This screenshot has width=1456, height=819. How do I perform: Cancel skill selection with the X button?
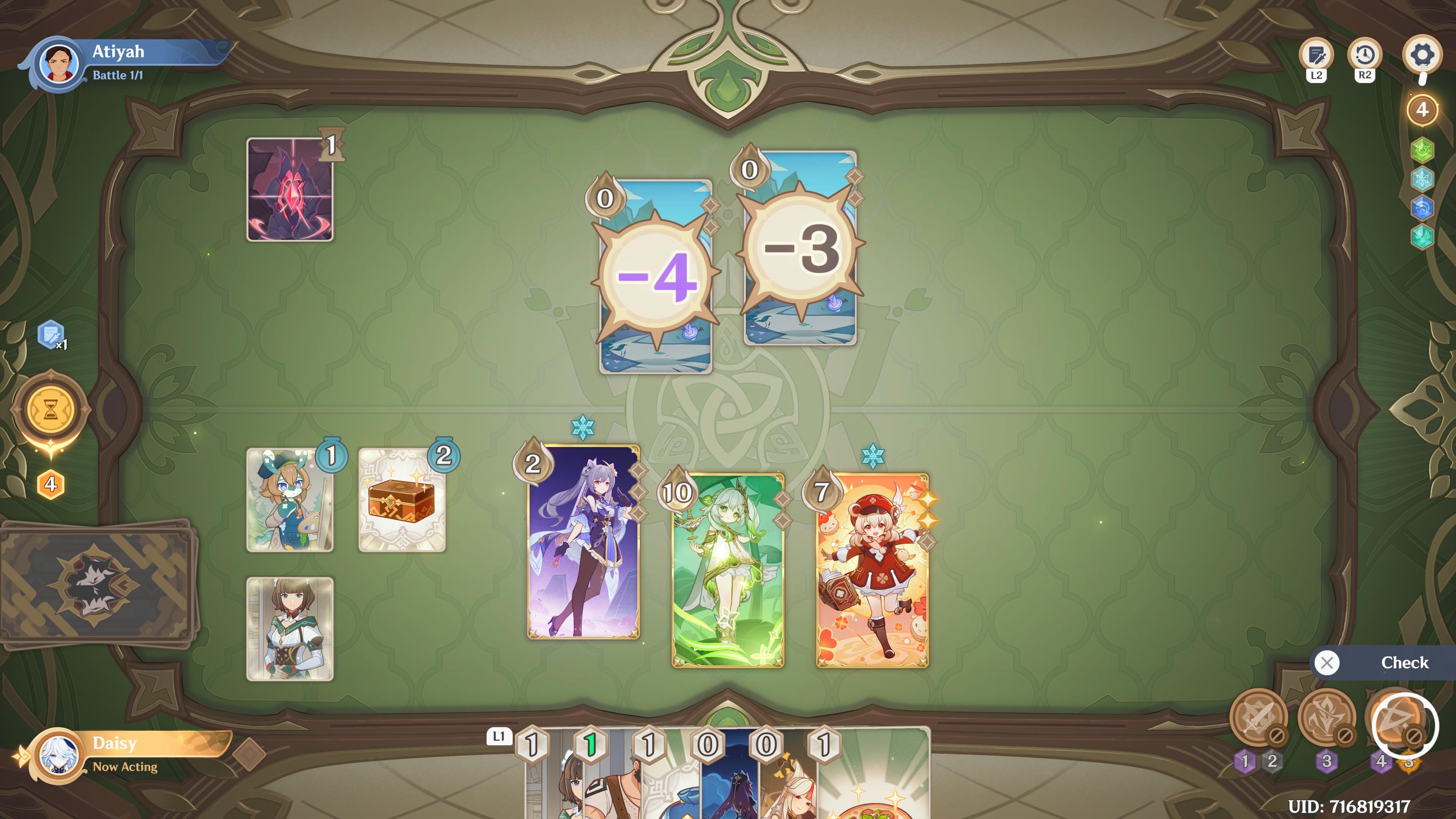pos(1328,662)
